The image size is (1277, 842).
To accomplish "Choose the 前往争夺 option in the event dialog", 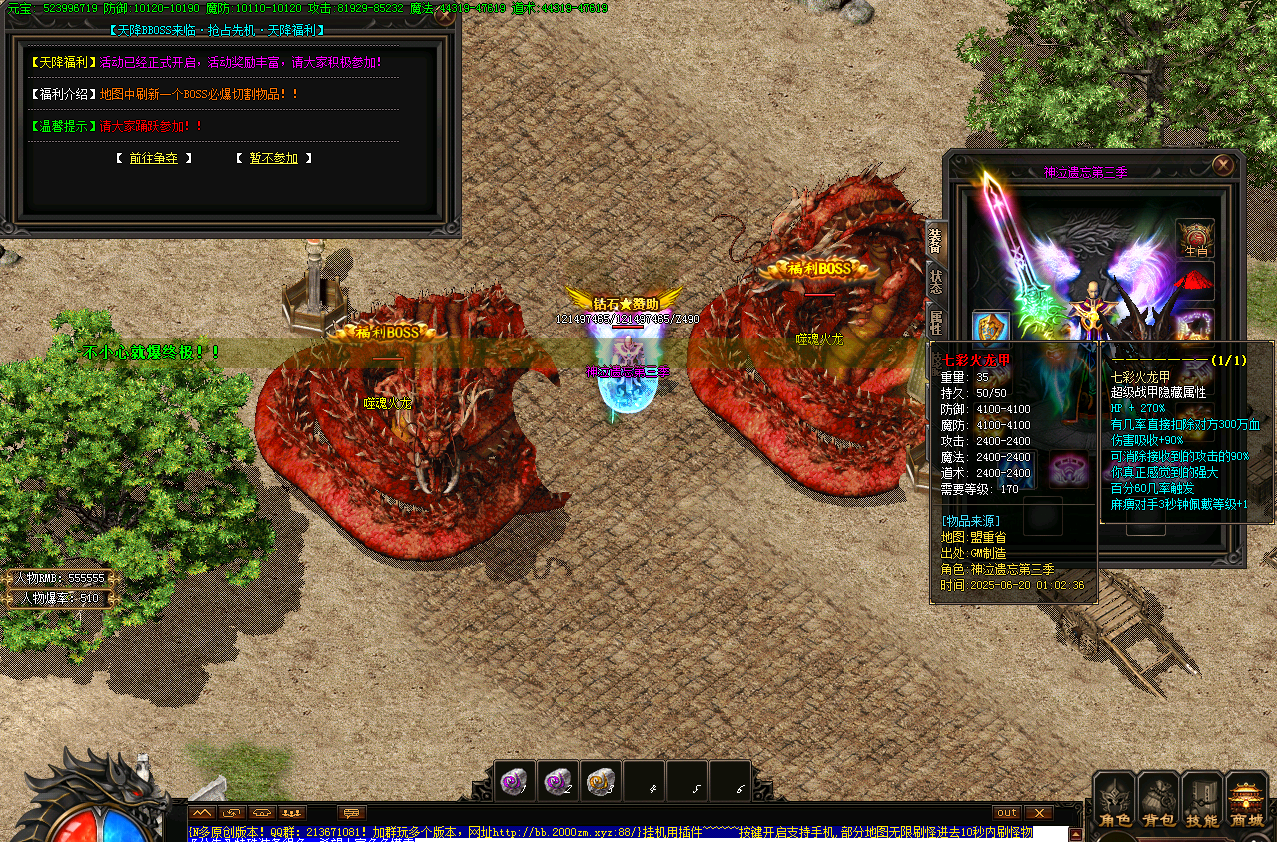I will [153, 158].
